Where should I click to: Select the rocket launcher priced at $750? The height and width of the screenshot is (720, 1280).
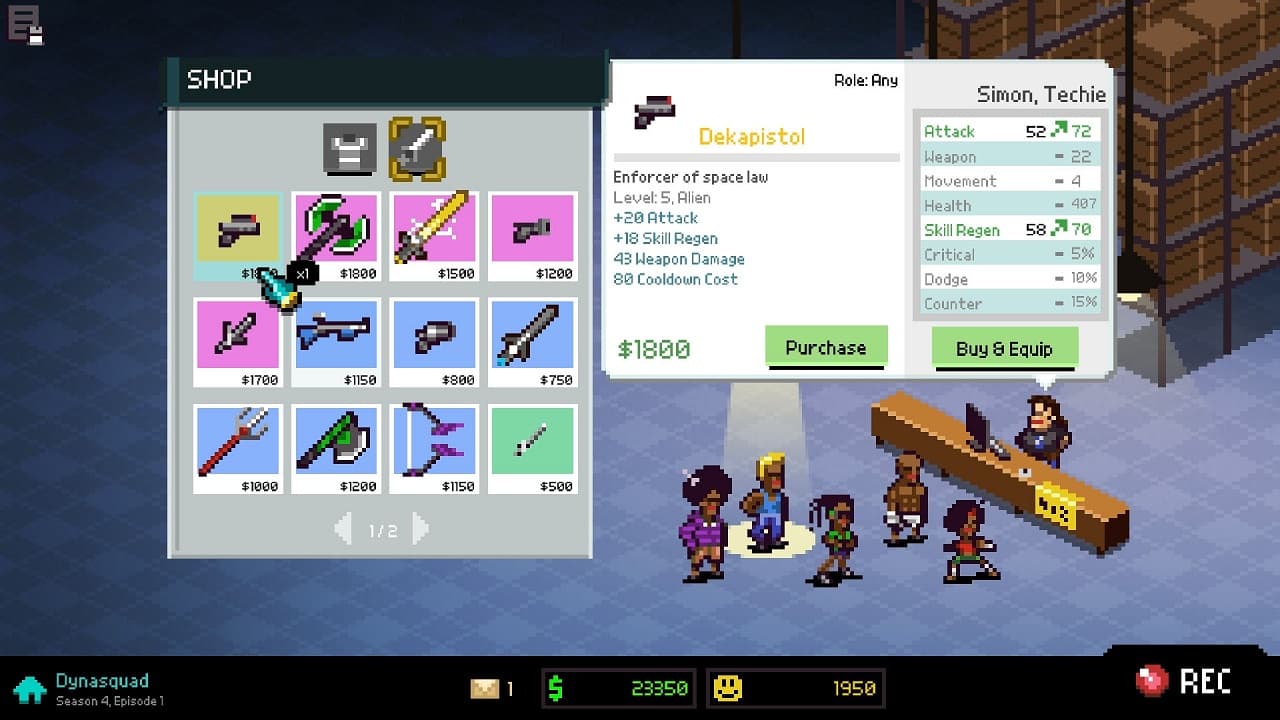coord(532,341)
